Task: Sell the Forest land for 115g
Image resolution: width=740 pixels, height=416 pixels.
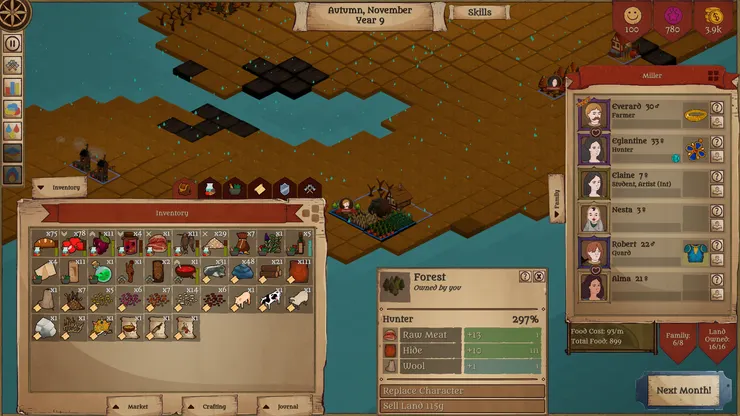Action: [x=462, y=405]
